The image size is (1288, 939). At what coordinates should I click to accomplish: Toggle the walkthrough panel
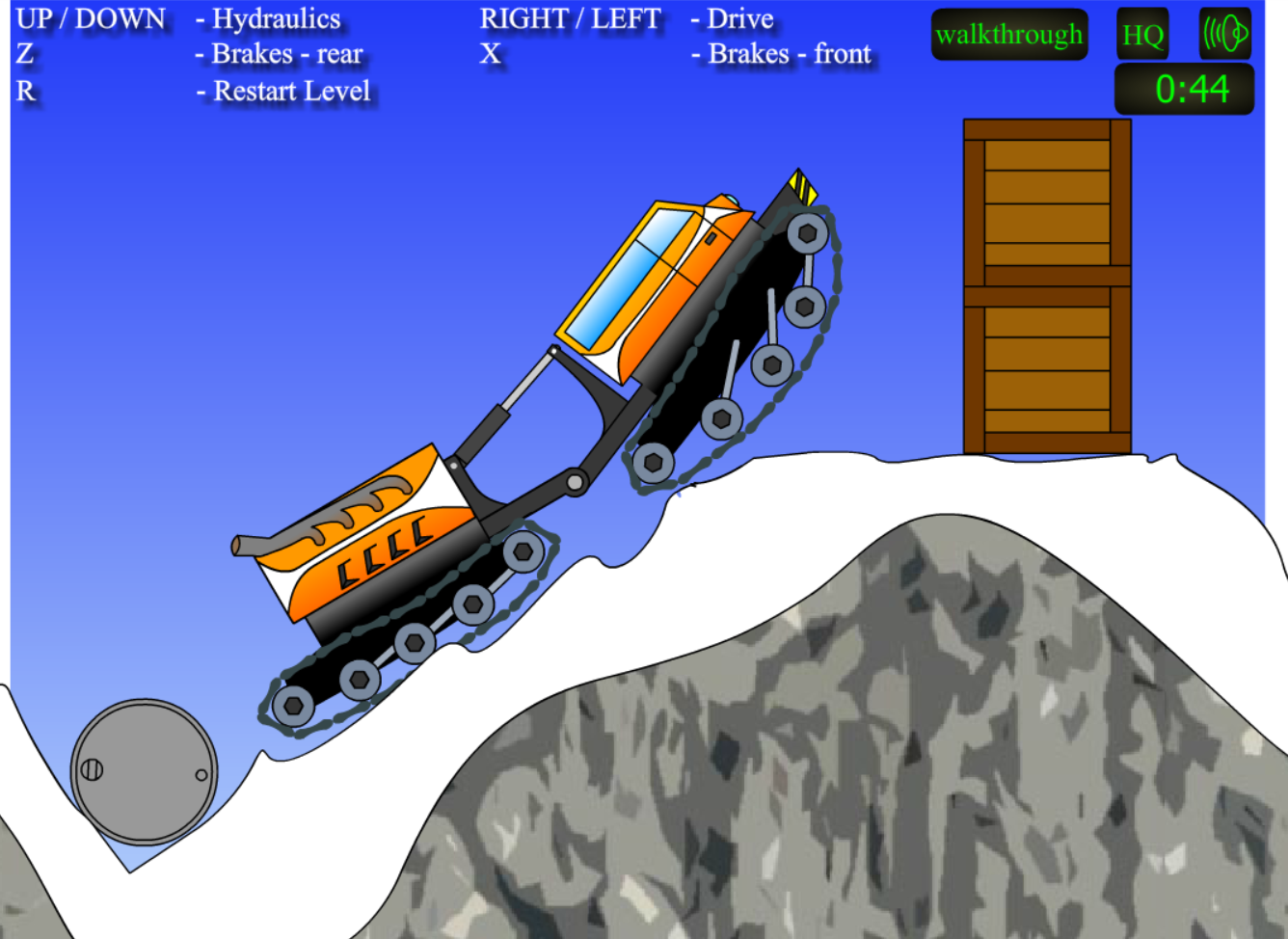pyautogui.click(x=1008, y=34)
